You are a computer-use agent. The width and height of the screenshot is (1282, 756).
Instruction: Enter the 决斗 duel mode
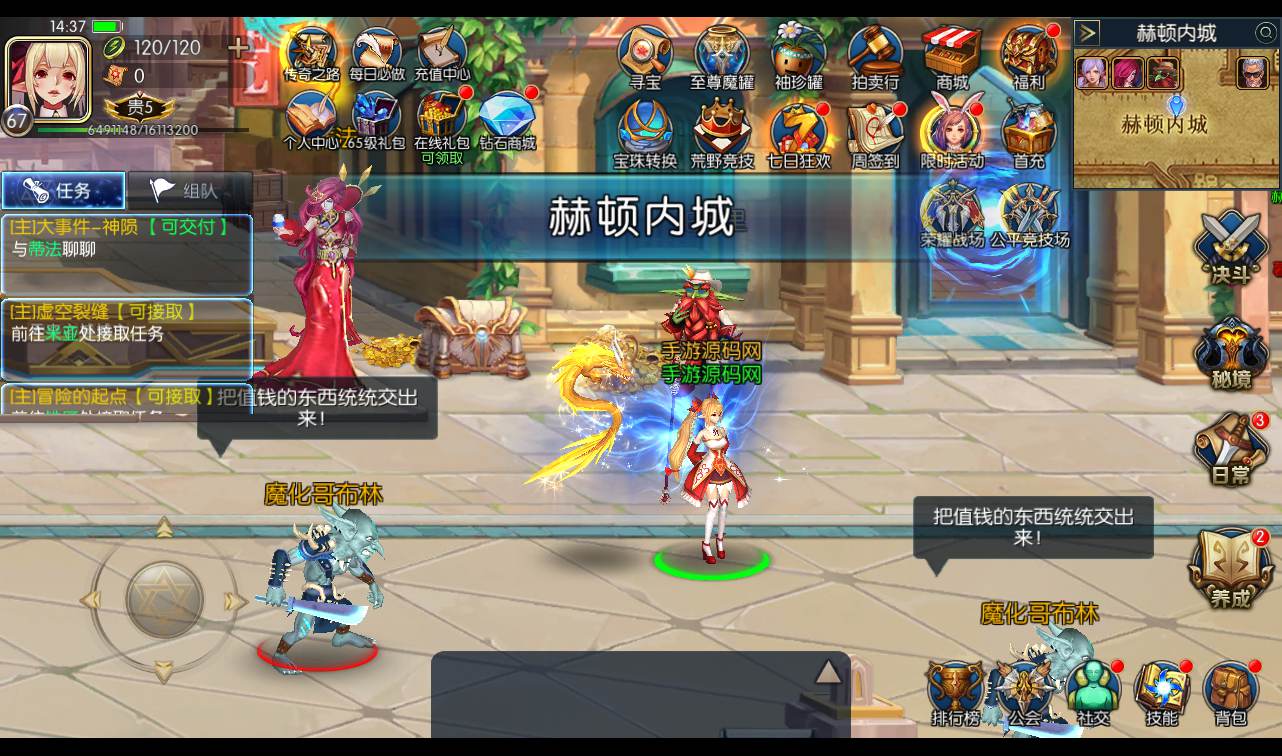[1228, 245]
